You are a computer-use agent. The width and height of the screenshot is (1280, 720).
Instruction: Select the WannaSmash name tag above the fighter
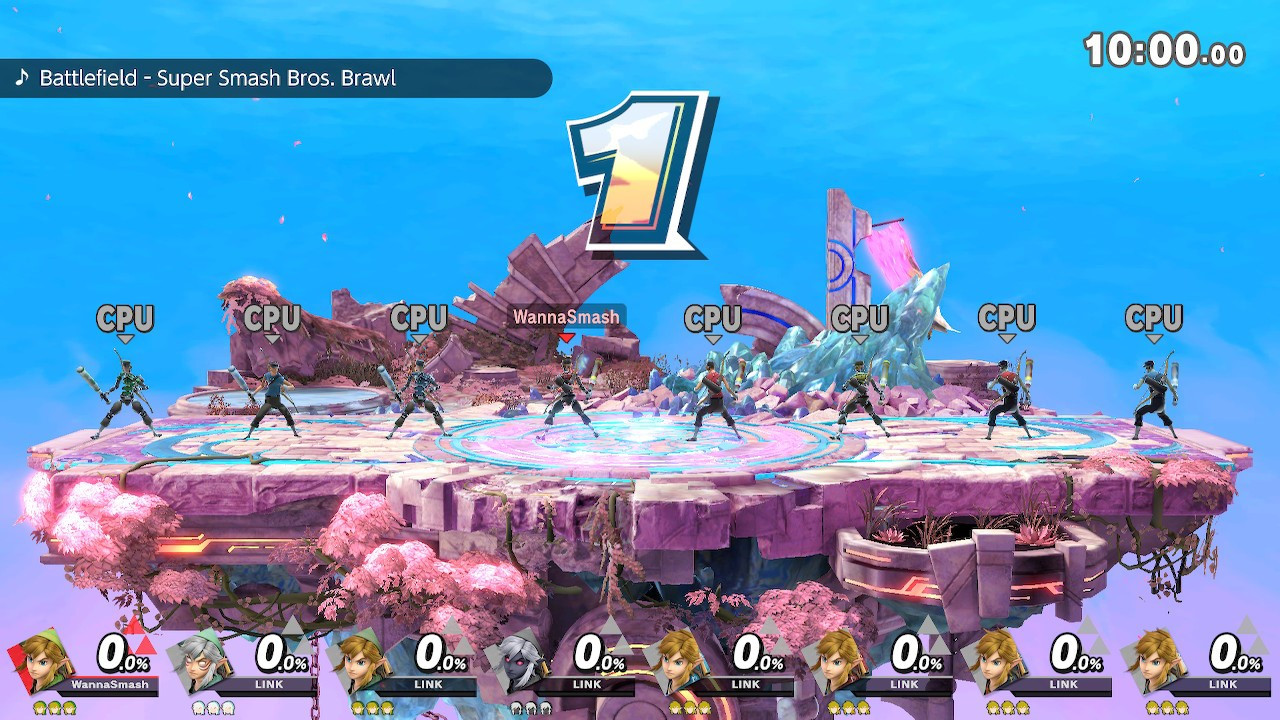566,318
